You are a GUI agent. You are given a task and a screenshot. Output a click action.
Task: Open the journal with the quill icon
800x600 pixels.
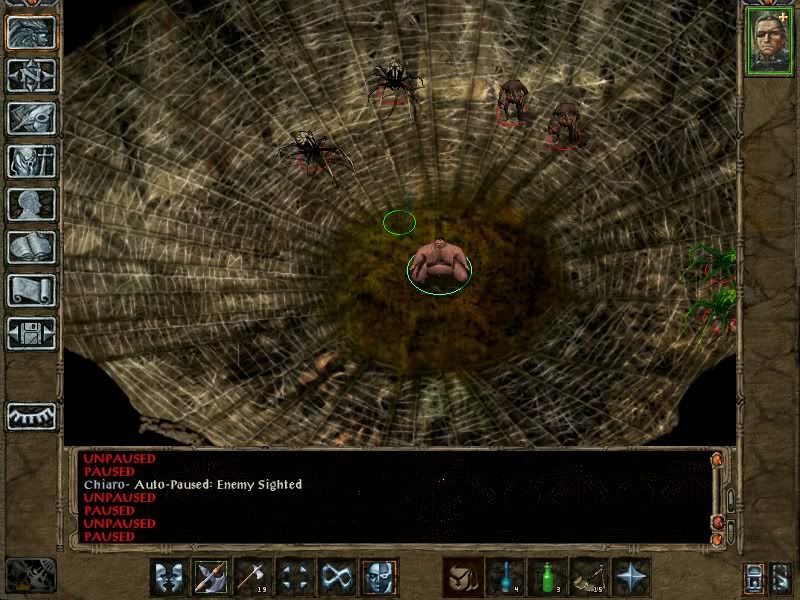pyautogui.click(x=30, y=118)
